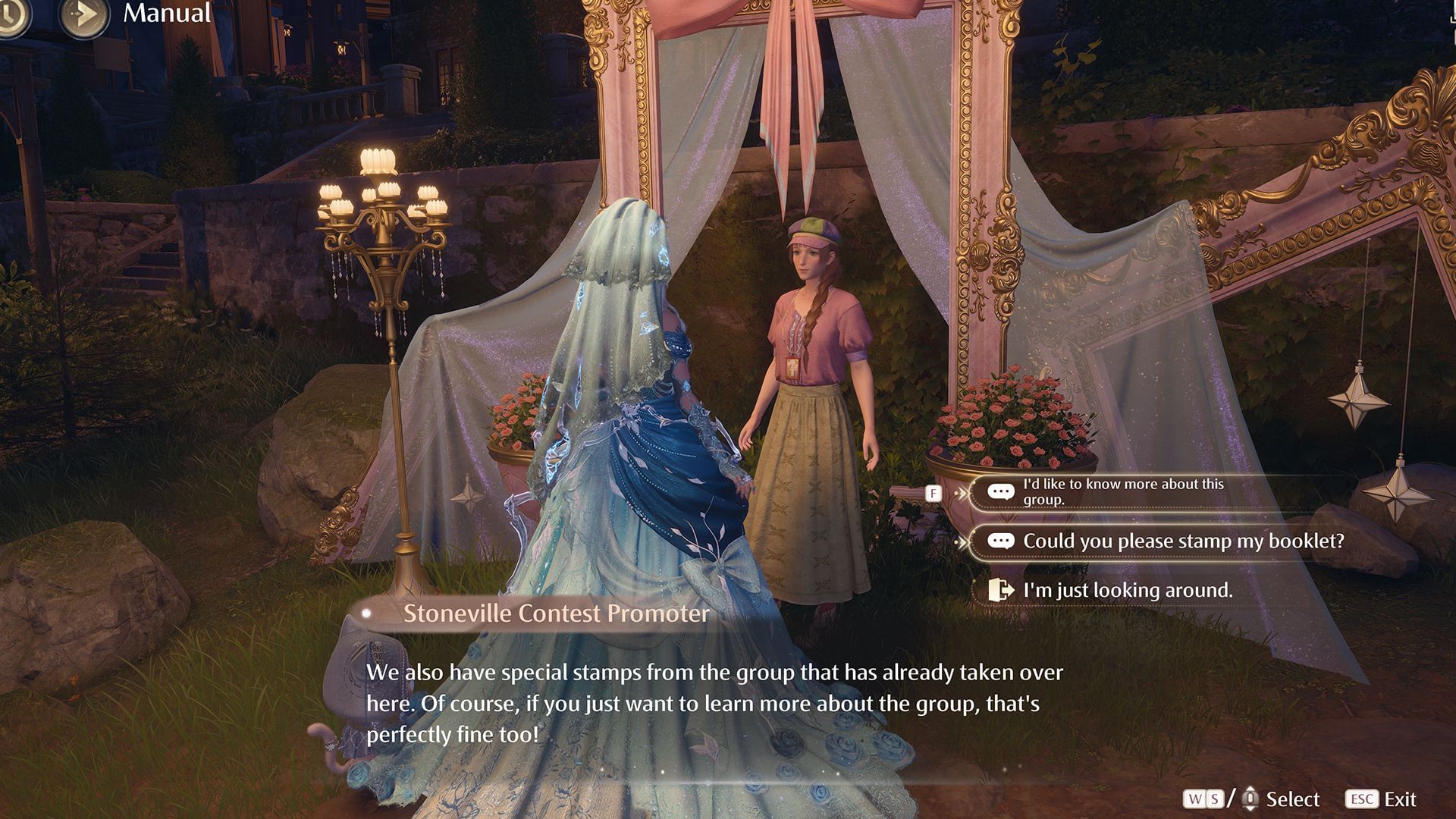Click the Exit label beside ESC
Viewport: 1456px width, 819px height.
pyautogui.click(x=1401, y=799)
